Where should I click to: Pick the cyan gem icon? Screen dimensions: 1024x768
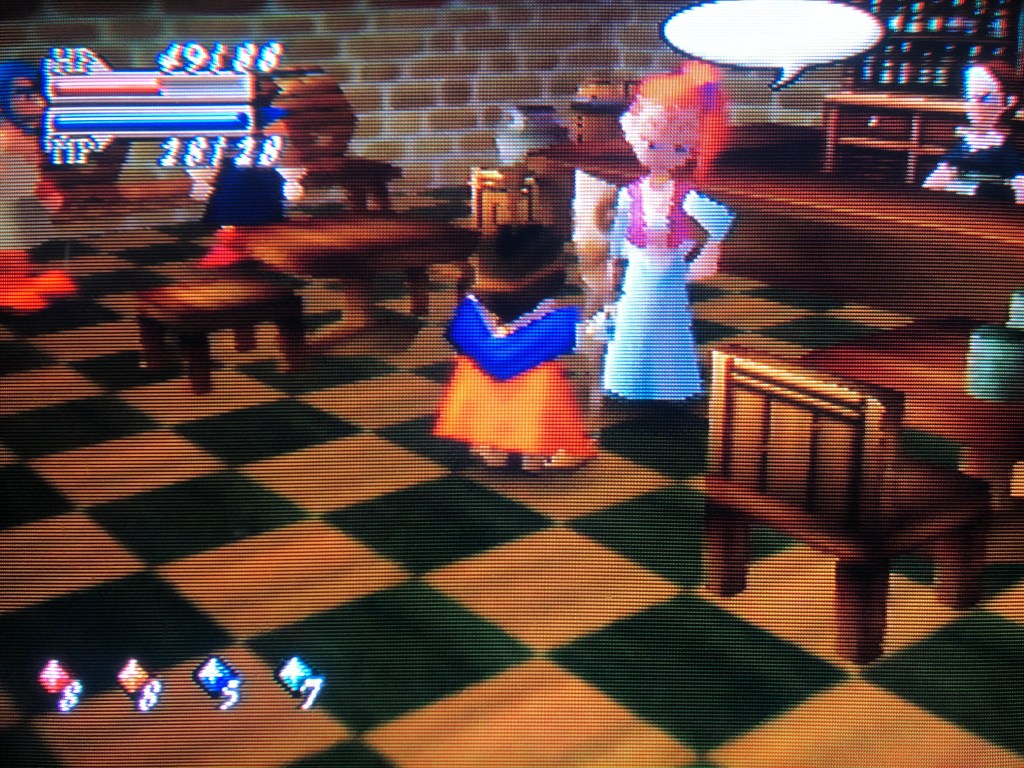point(292,673)
